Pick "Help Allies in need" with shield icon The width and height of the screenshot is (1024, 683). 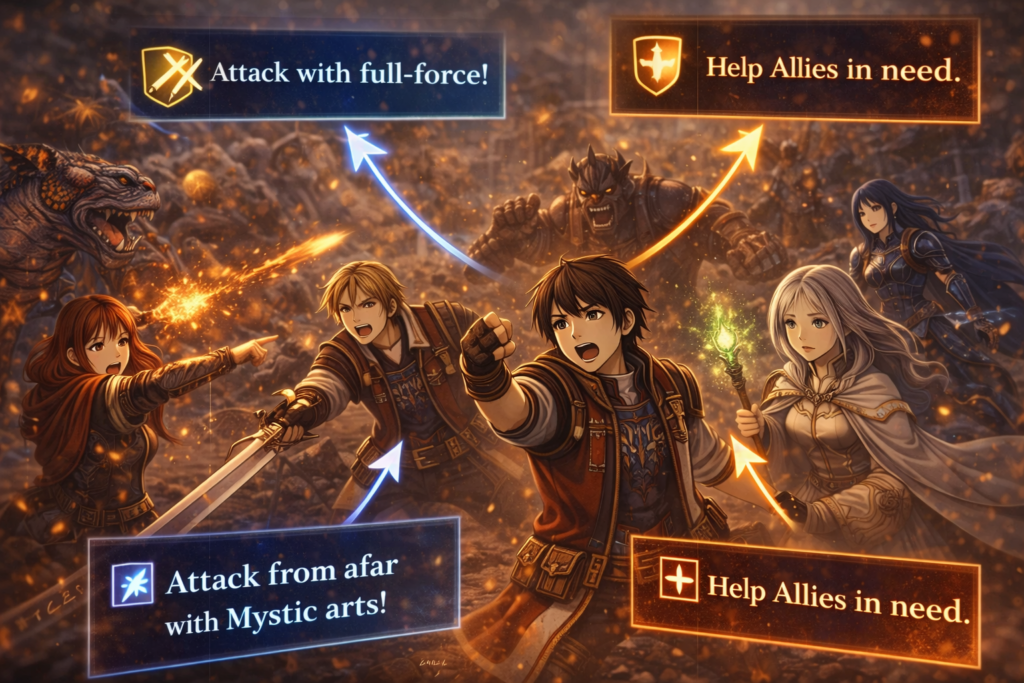click(x=793, y=69)
